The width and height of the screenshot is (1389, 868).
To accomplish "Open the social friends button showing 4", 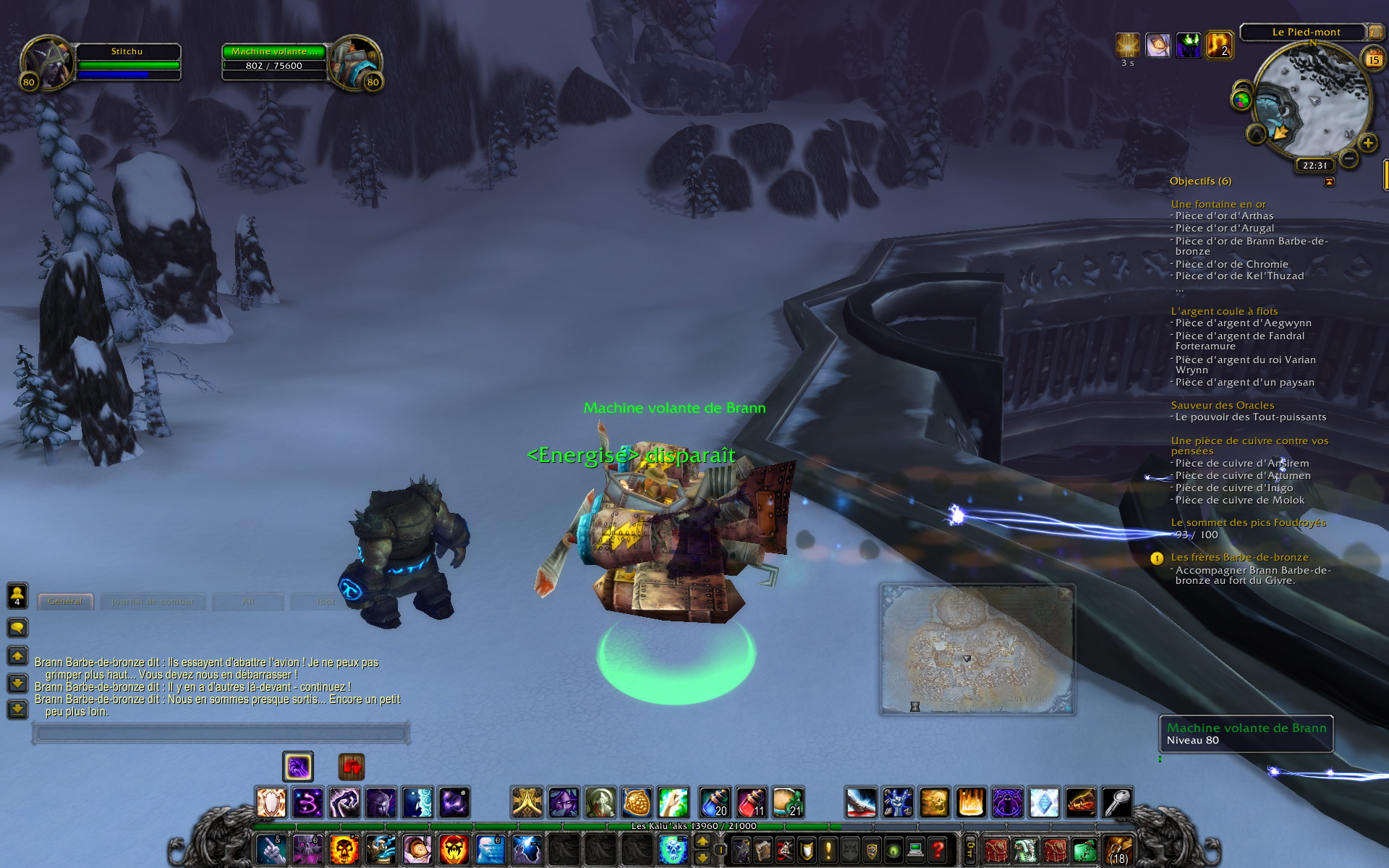I will [17, 595].
